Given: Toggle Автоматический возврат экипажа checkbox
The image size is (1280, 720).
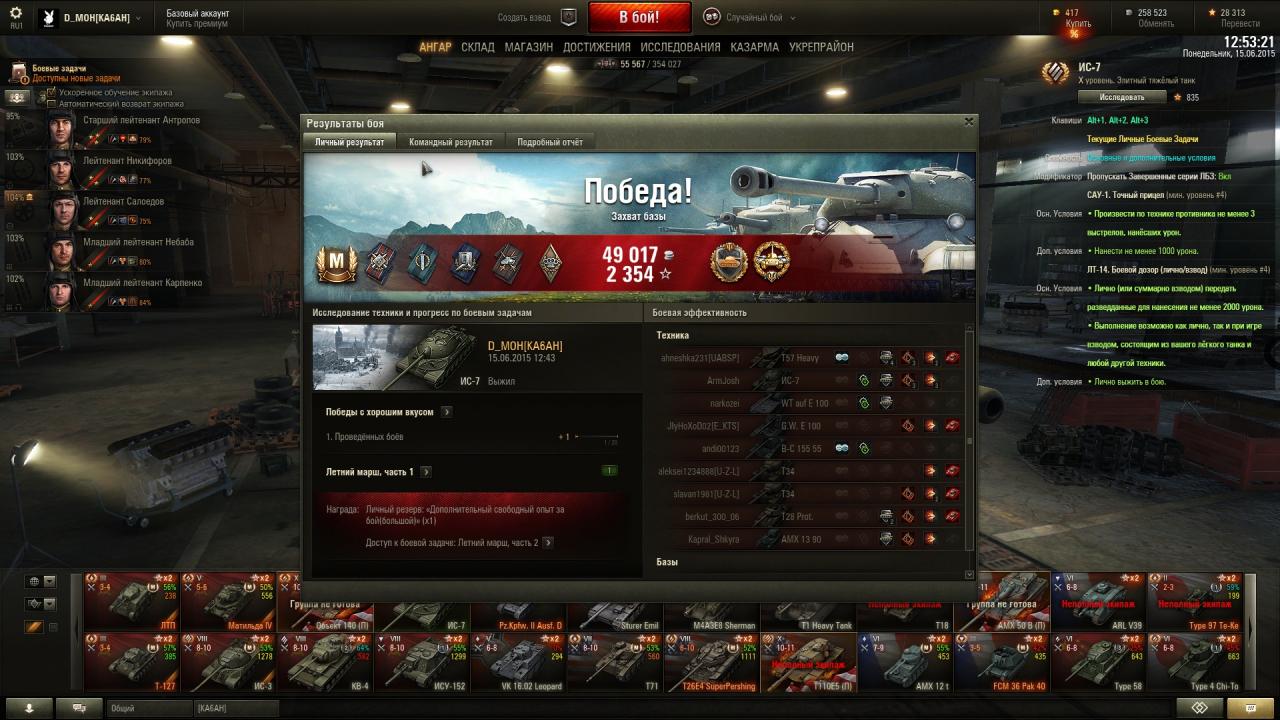Looking at the screenshot, I should pos(52,103).
